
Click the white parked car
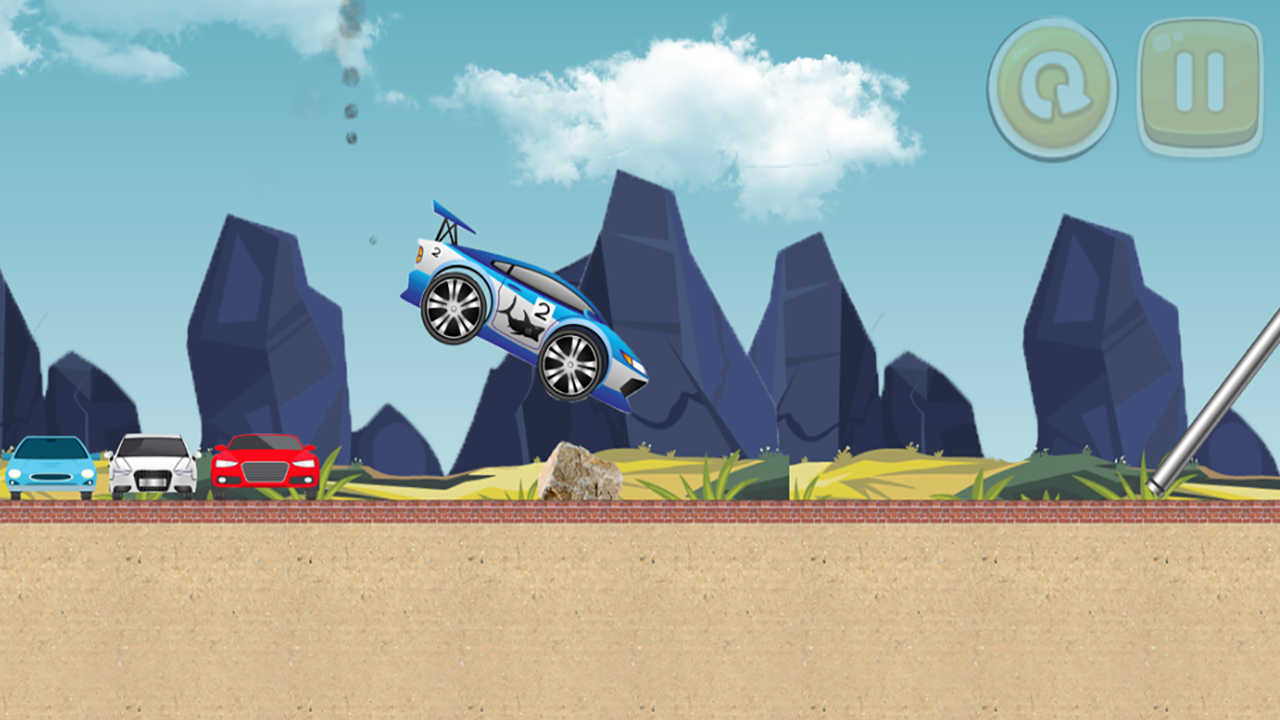coord(150,467)
